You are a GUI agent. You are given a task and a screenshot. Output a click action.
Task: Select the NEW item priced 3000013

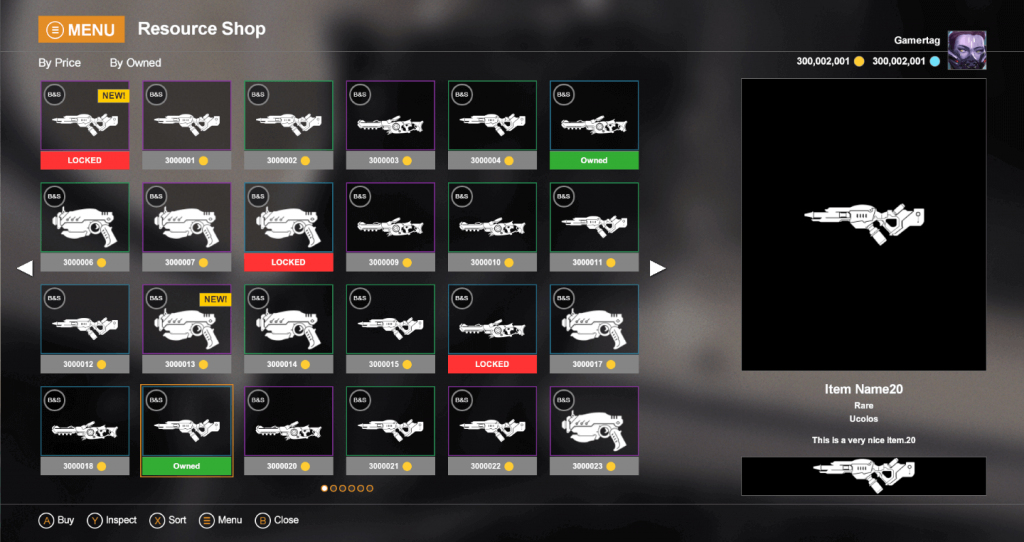click(187, 321)
